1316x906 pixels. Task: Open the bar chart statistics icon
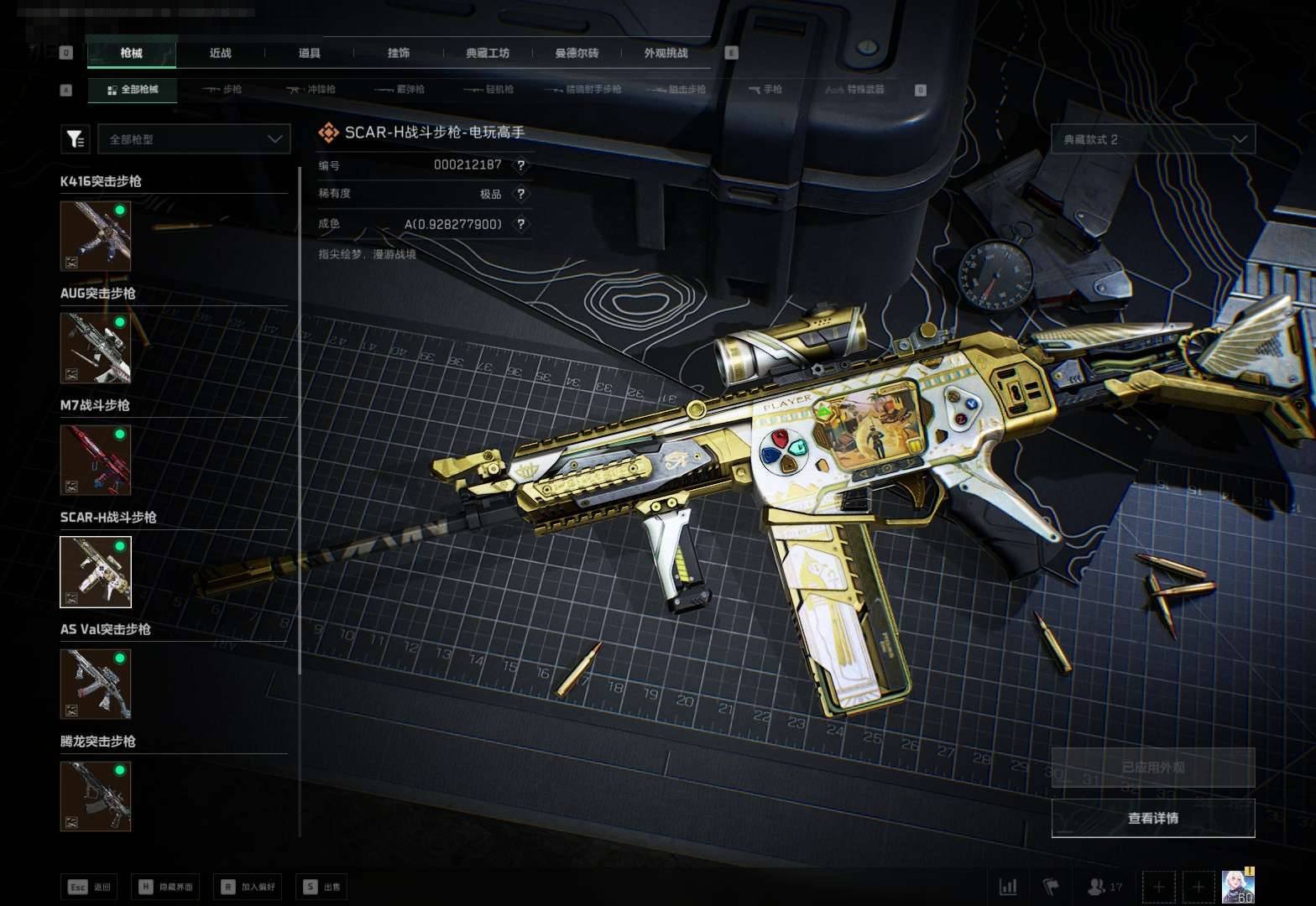pyautogui.click(x=1008, y=887)
